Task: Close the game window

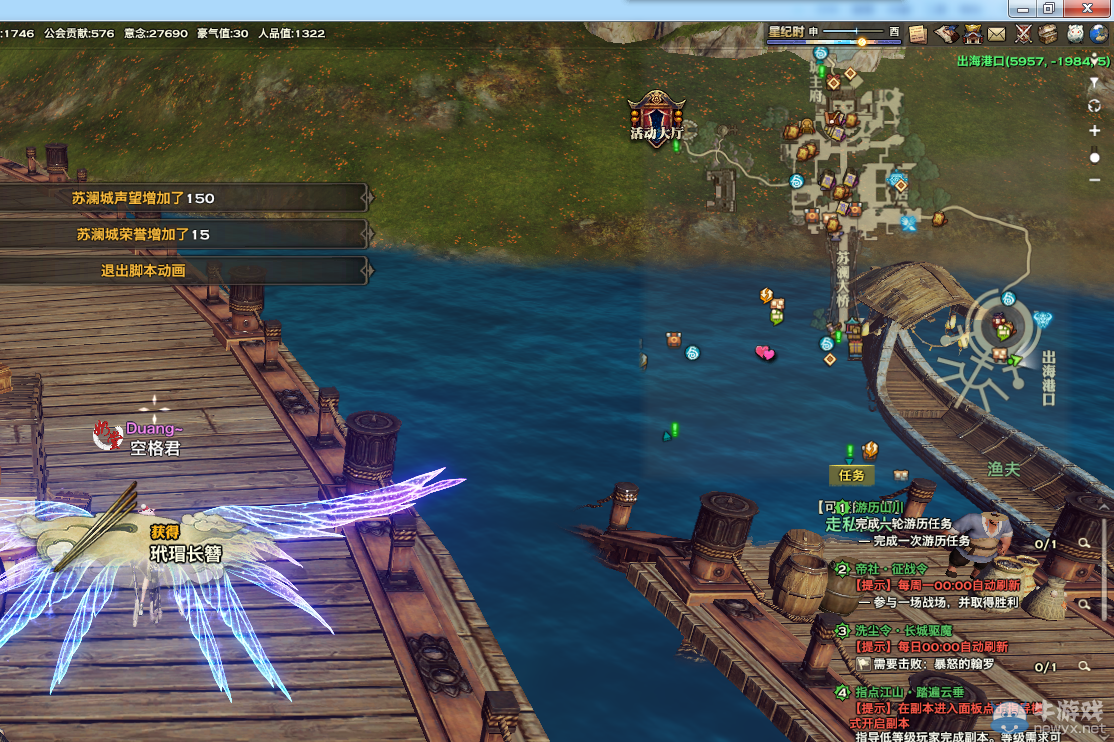Action: click(x=1088, y=8)
